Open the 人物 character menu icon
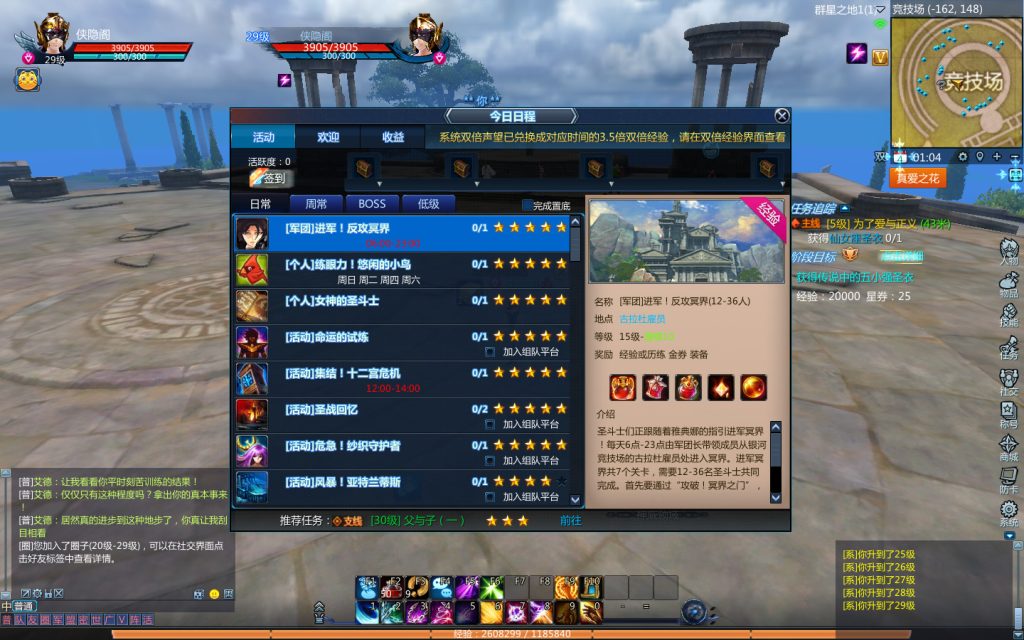The image size is (1024, 640). (1008, 250)
